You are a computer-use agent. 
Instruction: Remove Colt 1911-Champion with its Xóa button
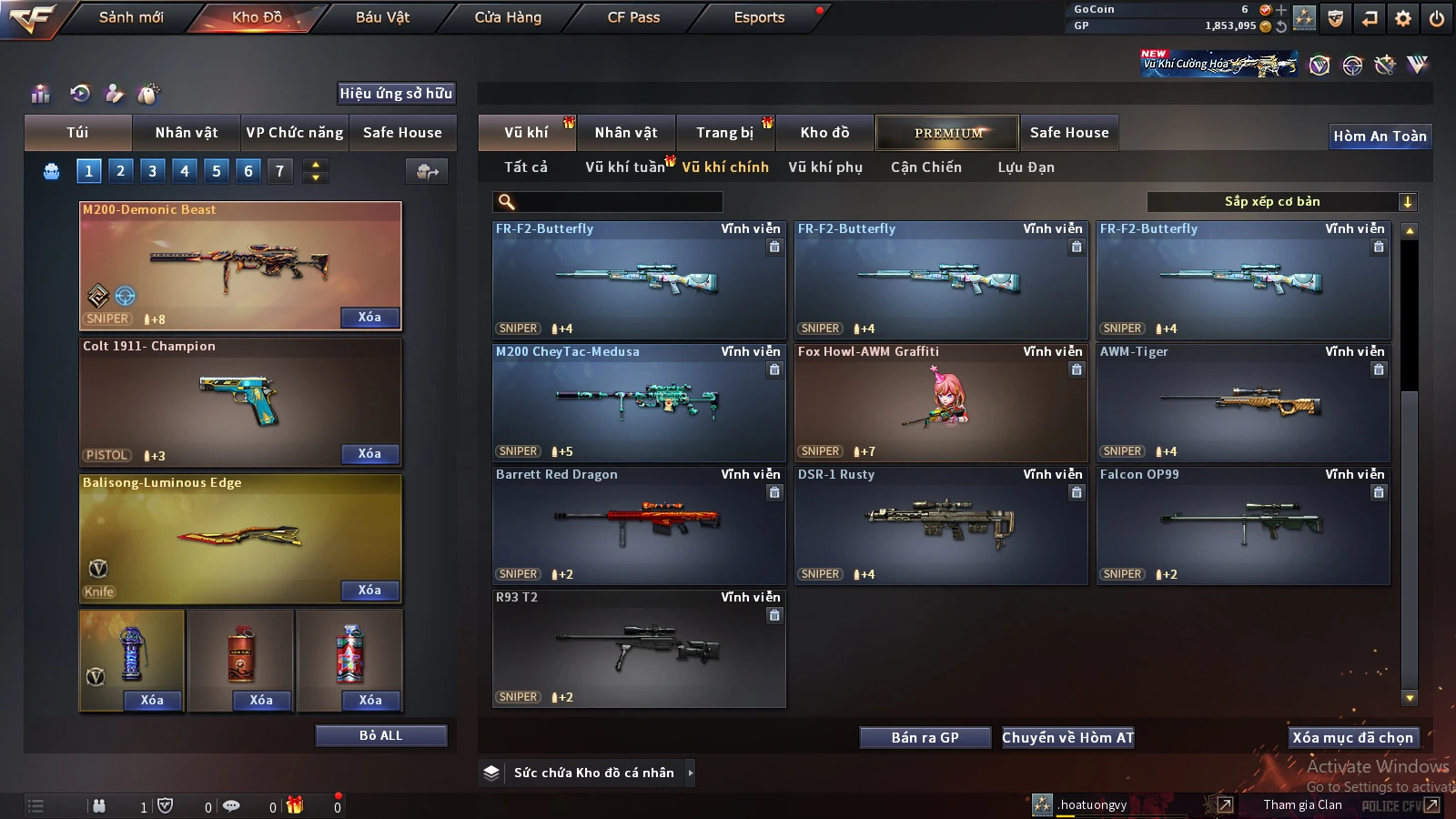point(369,454)
